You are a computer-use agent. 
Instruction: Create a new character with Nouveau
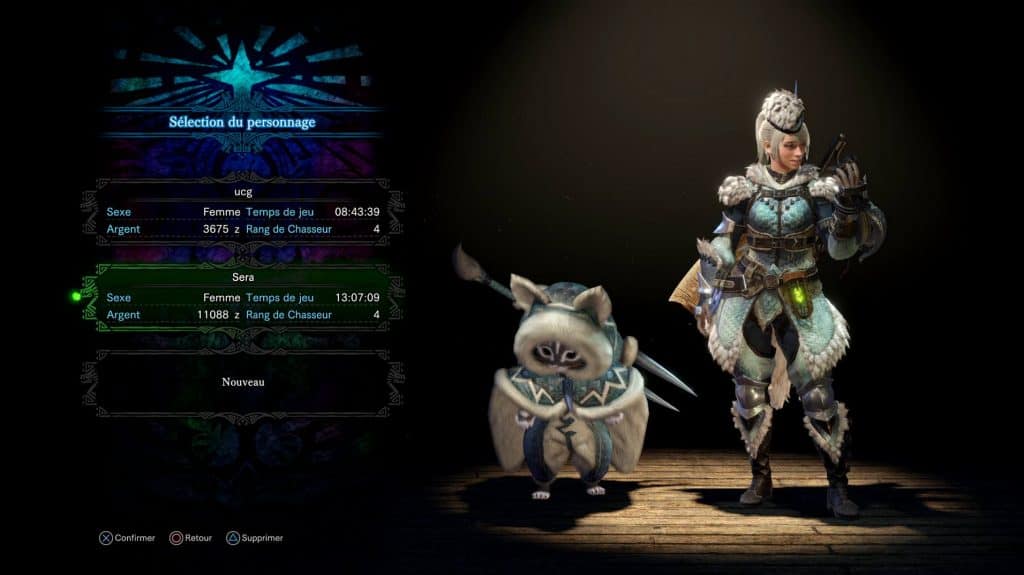[243, 382]
